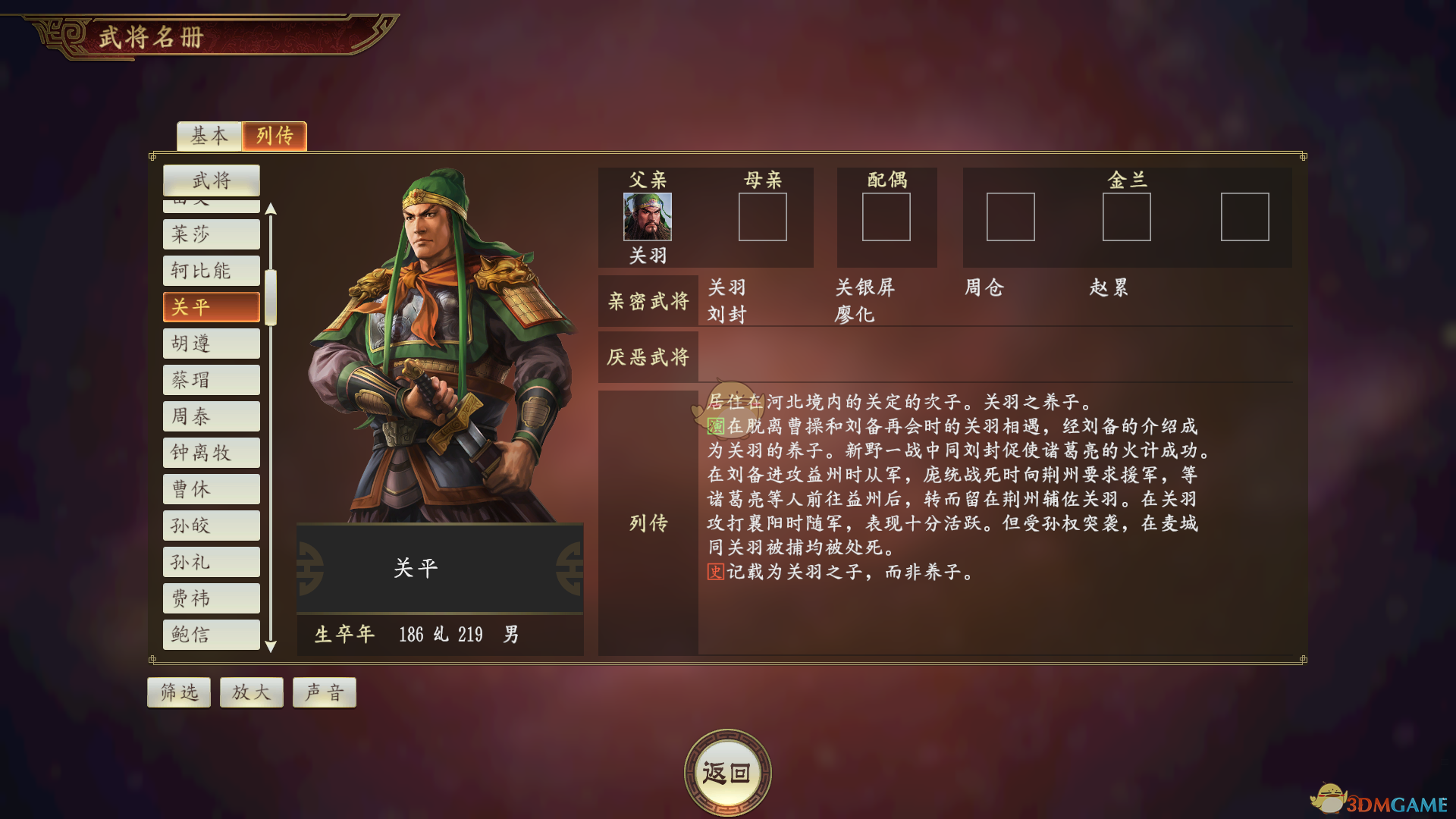Open 孙皎's entry
Screen dimensions: 1456x819
[212, 526]
